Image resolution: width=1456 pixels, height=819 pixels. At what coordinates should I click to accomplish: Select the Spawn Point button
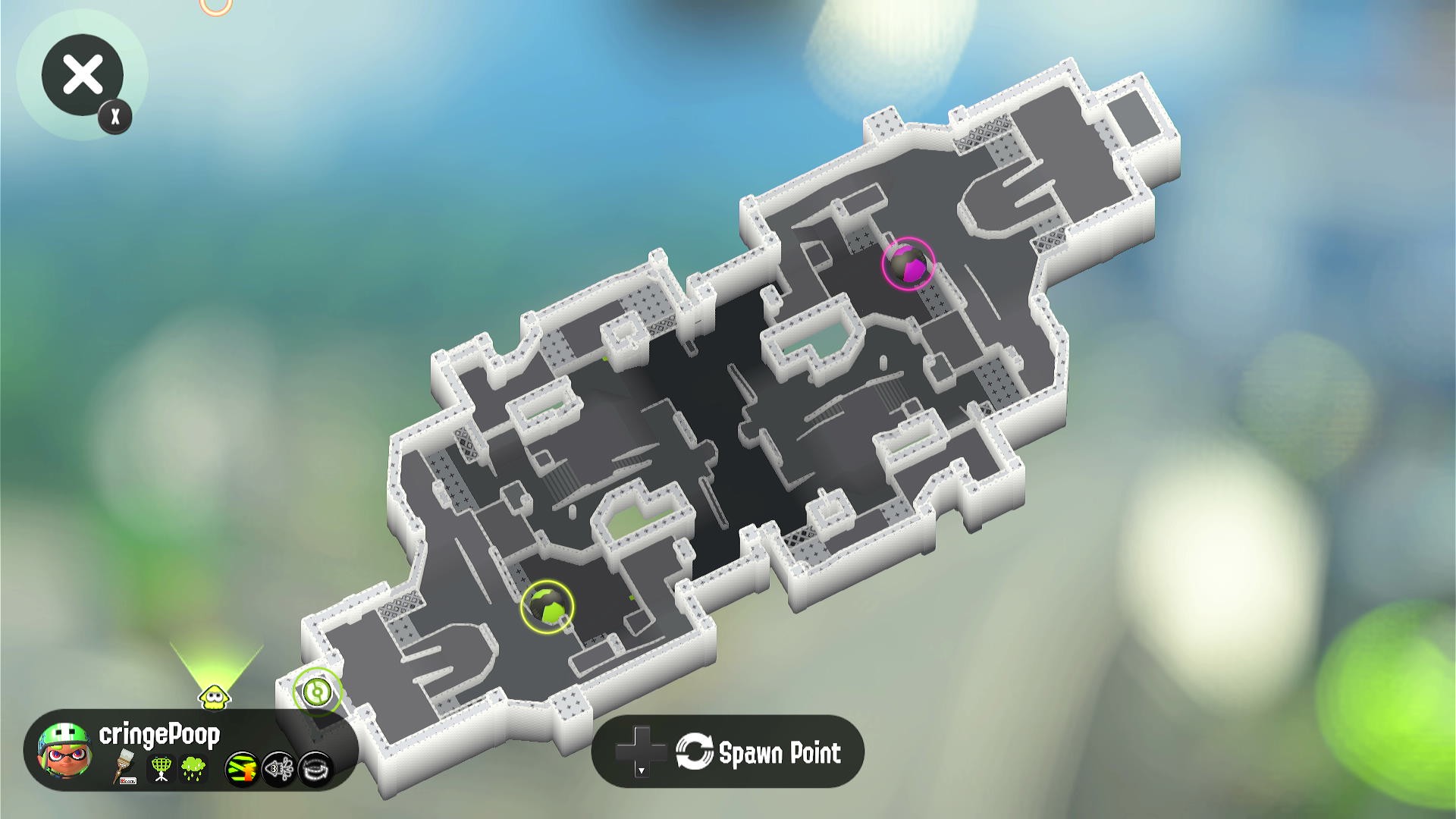[728, 752]
